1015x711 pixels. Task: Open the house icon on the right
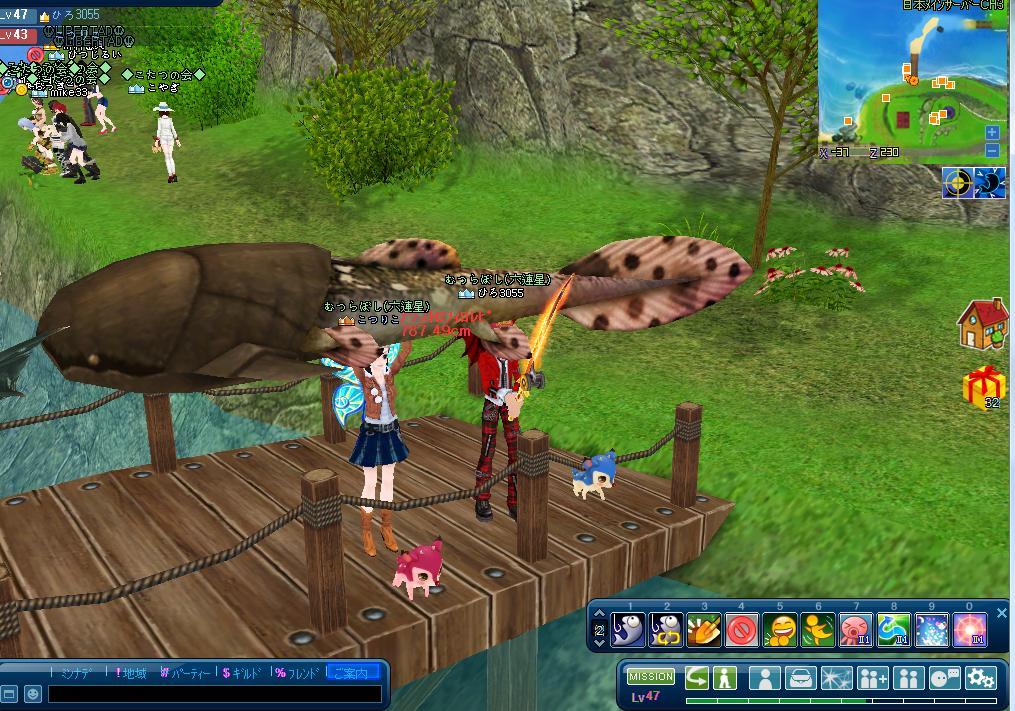(982, 324)
